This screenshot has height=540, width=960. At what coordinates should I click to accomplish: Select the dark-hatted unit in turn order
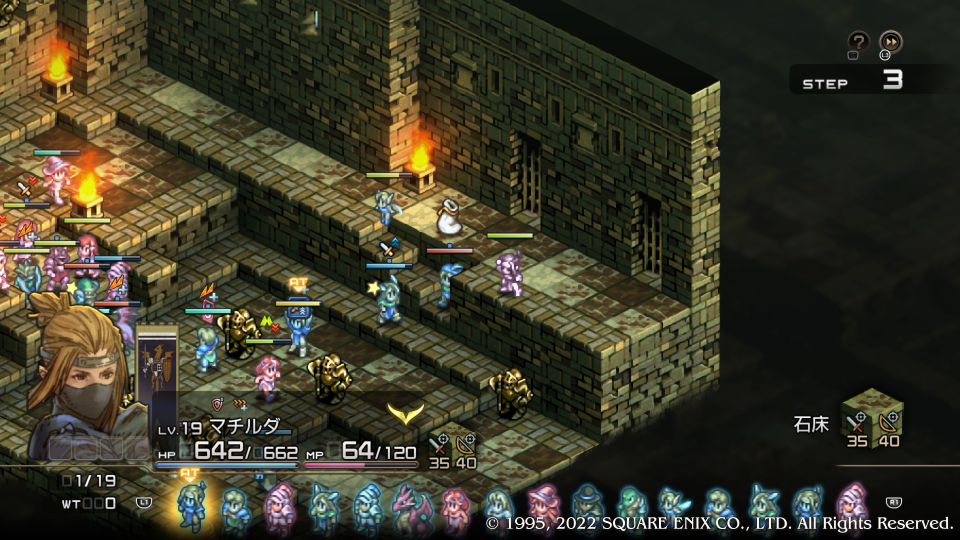[x=588, y=504]
